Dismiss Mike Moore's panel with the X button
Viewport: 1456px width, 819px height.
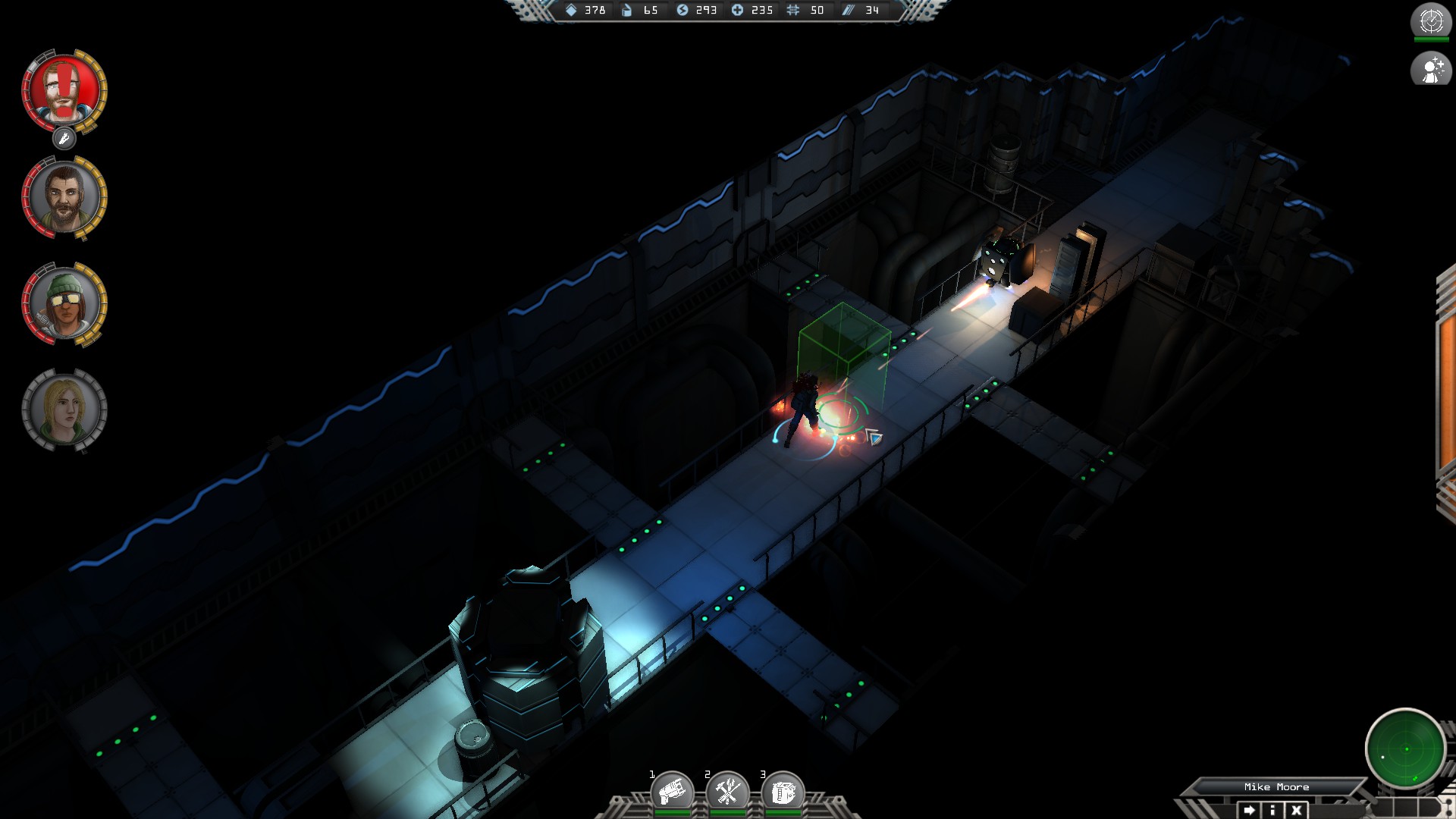pos(1296,810)
